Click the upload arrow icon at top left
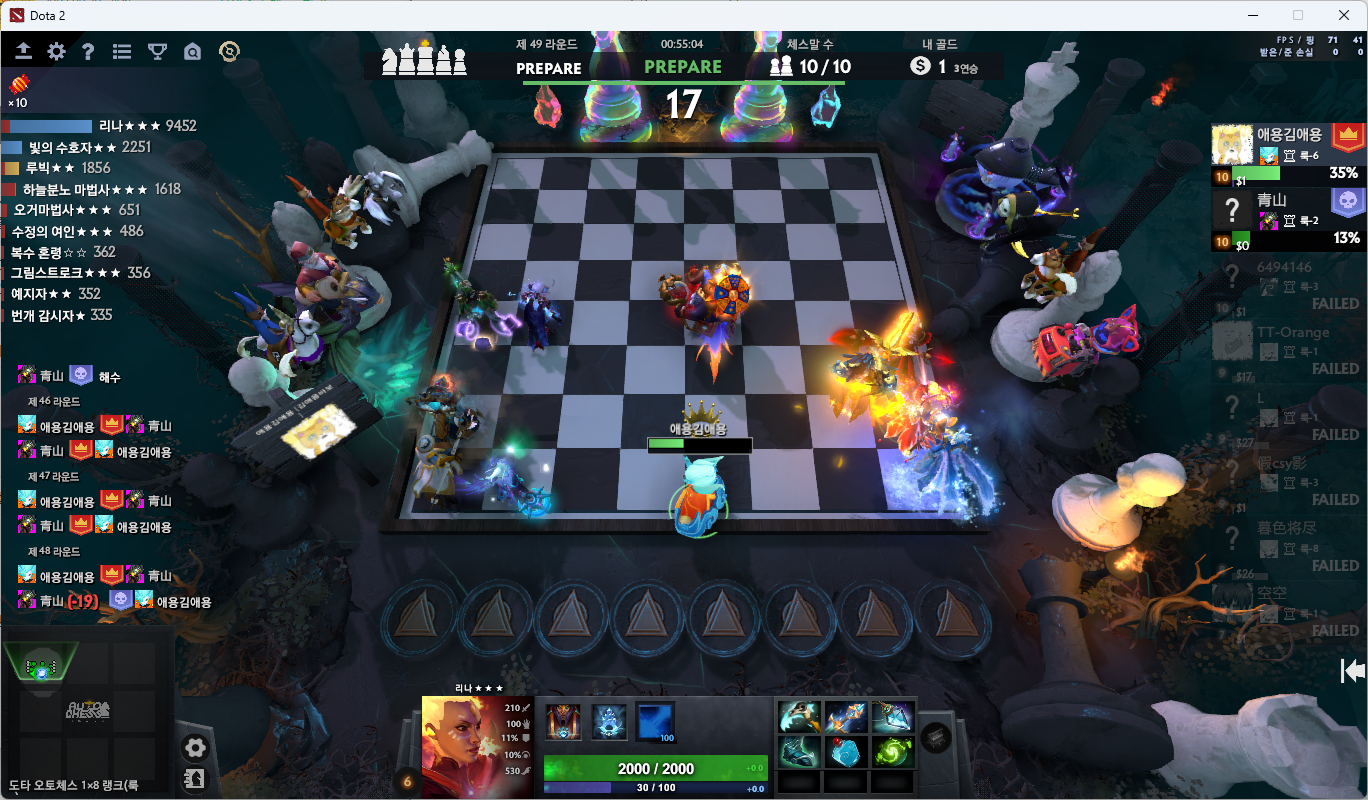Image resolution: width=1368 pixels, height=800 pixels. (24, 52)
